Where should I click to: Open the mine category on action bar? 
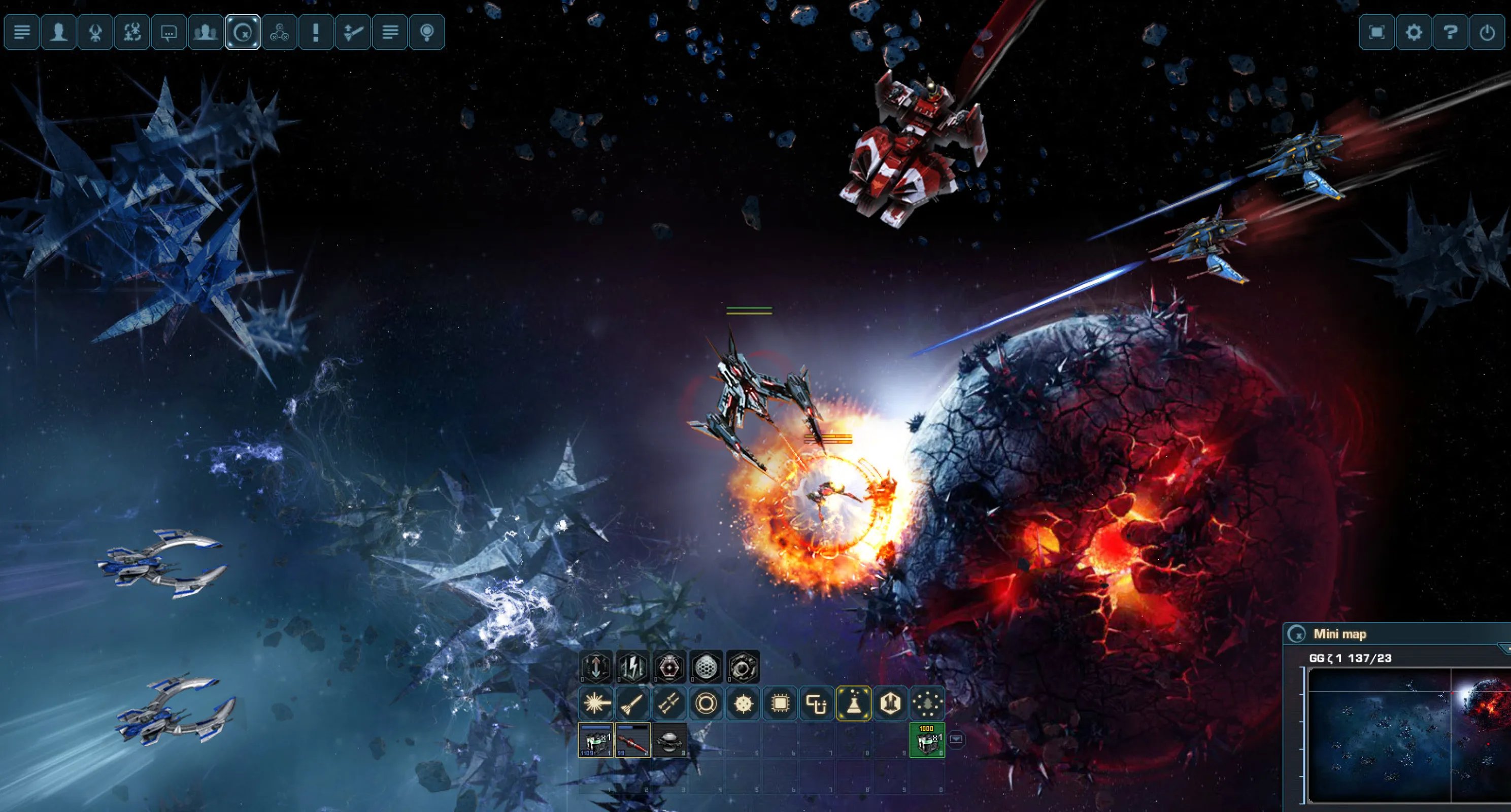coord(743,703)
